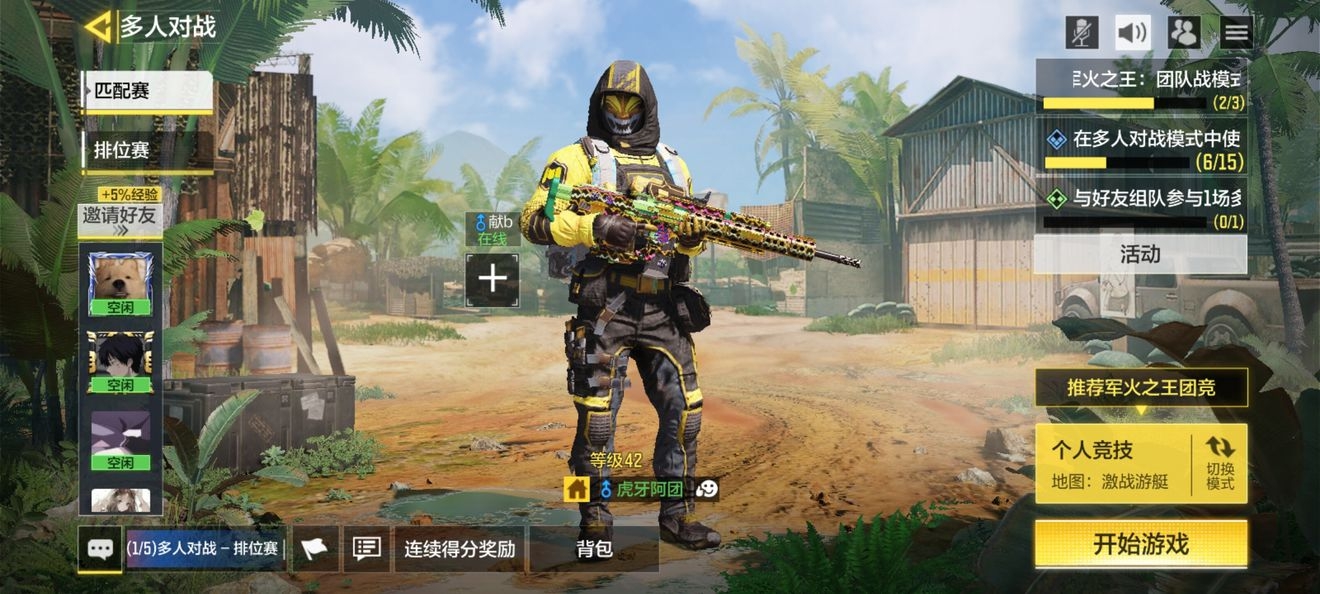Image resolution: width=1320 pixels, height=594 pixels.
Task: Open the 背包 backpack
Action: (x=594, y=549)
